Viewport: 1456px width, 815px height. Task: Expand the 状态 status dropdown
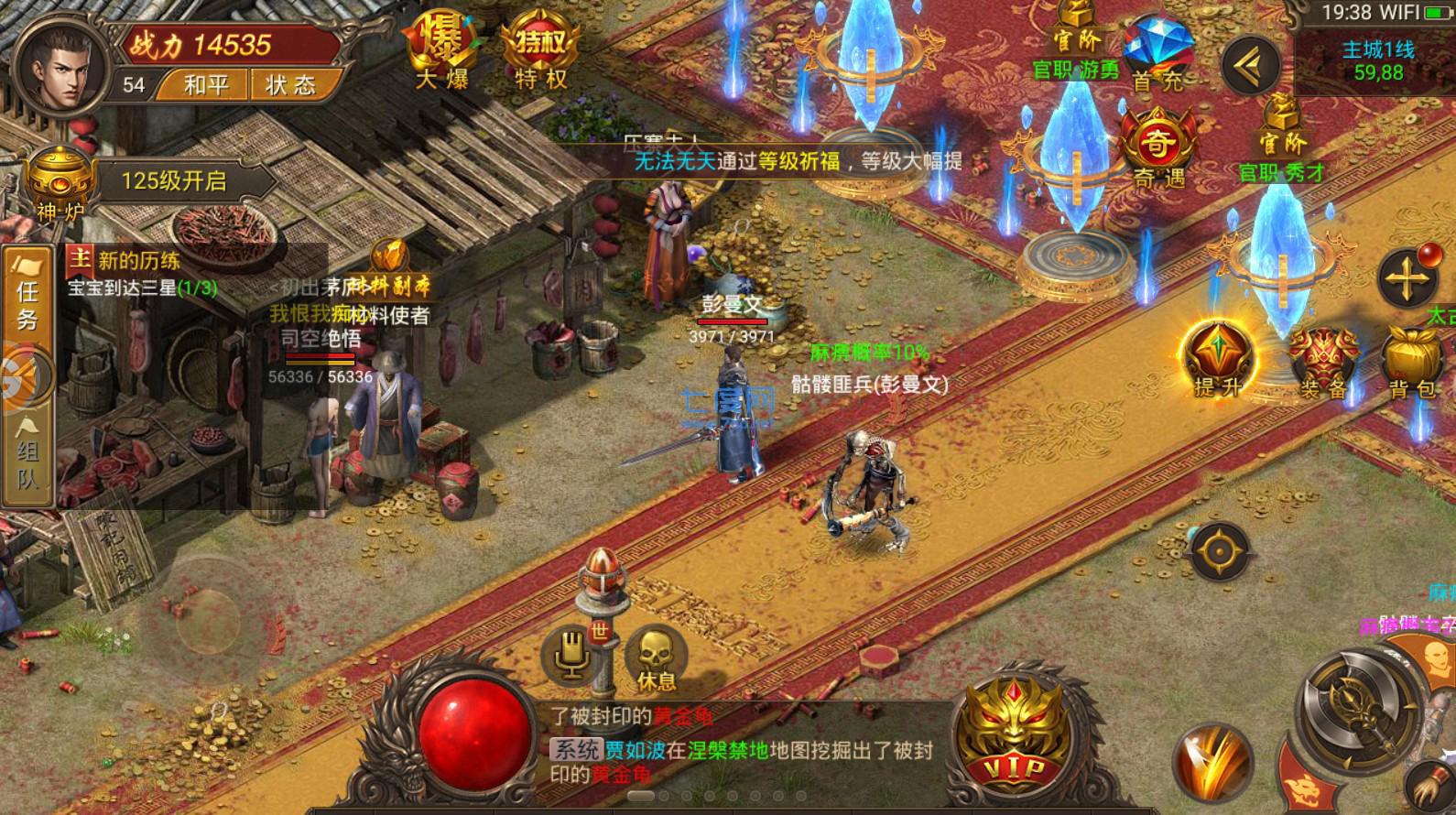pos(296,85)
